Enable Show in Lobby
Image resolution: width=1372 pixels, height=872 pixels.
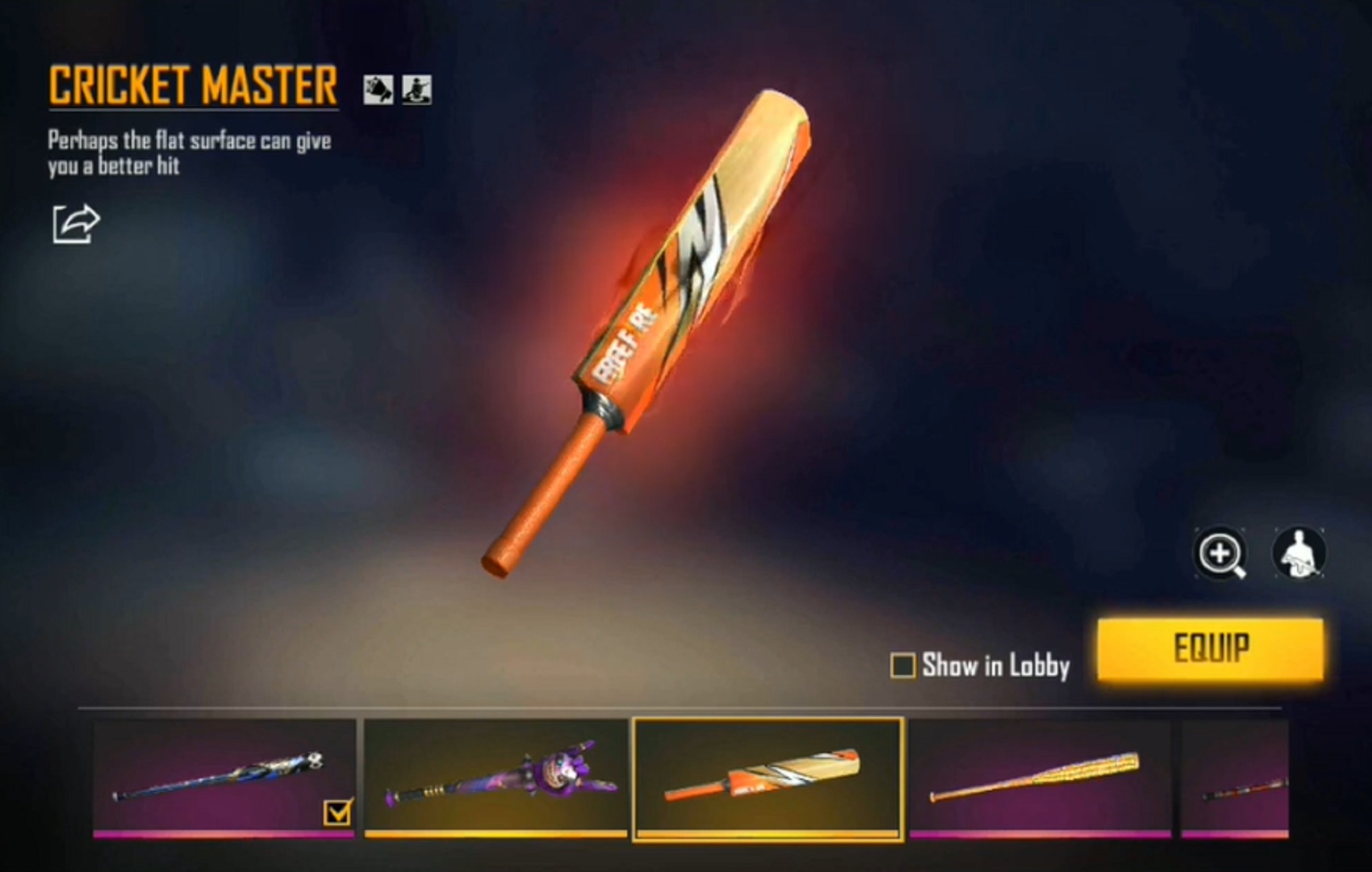pos(904,667)
